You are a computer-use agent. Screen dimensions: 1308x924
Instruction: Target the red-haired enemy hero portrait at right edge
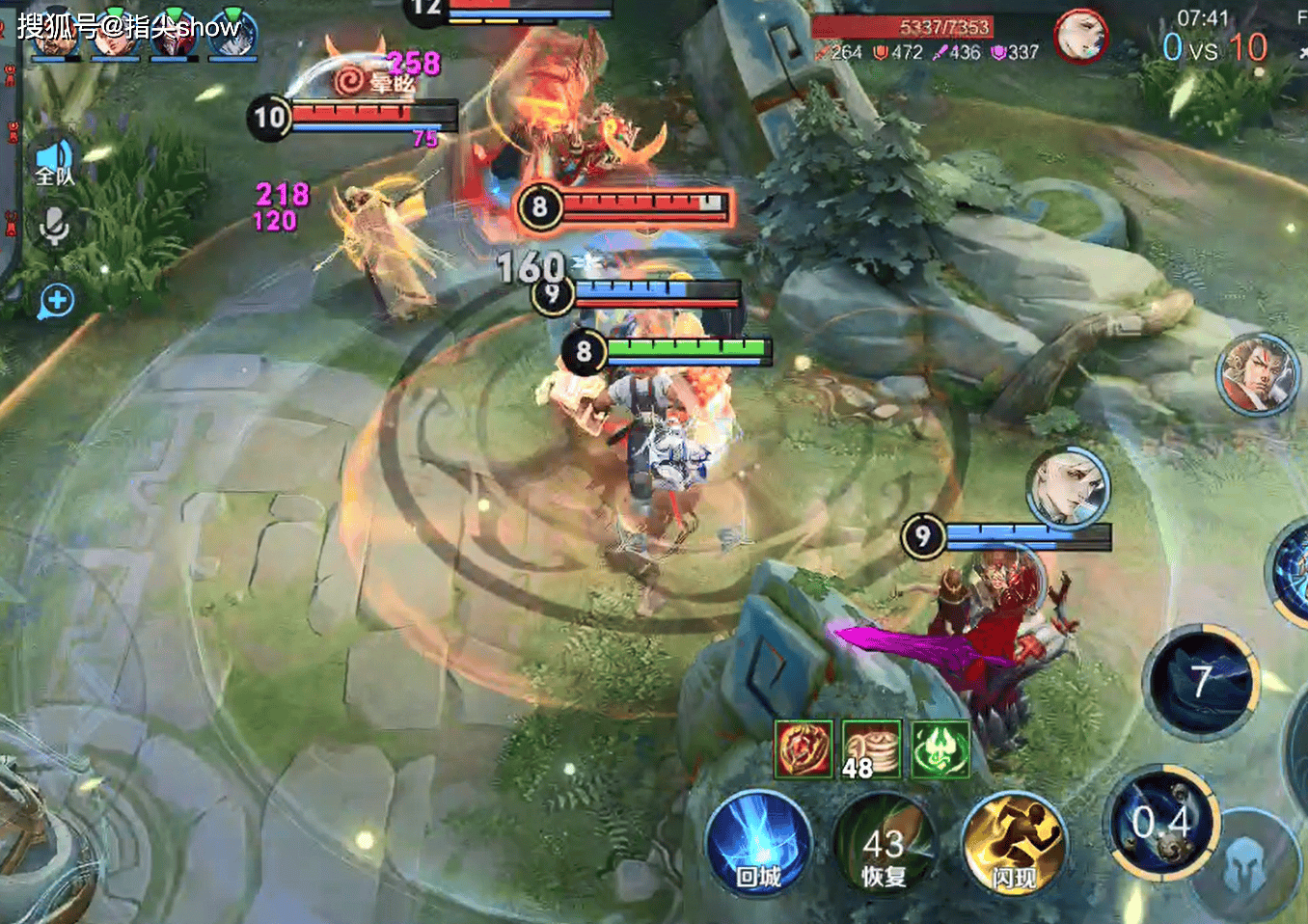[1257, 374]
